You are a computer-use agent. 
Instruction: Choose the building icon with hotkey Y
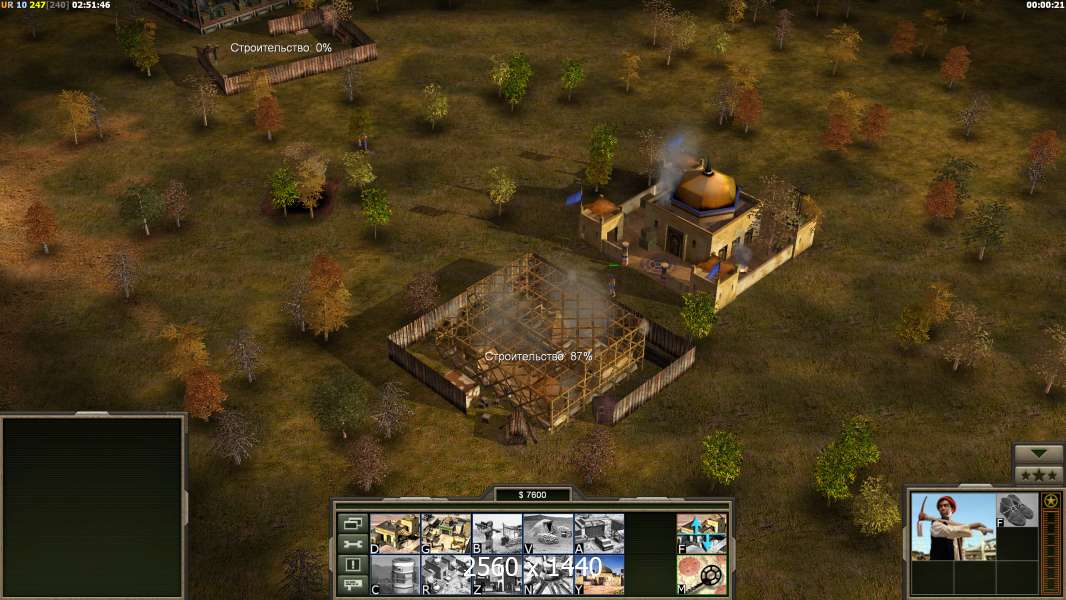599,575
